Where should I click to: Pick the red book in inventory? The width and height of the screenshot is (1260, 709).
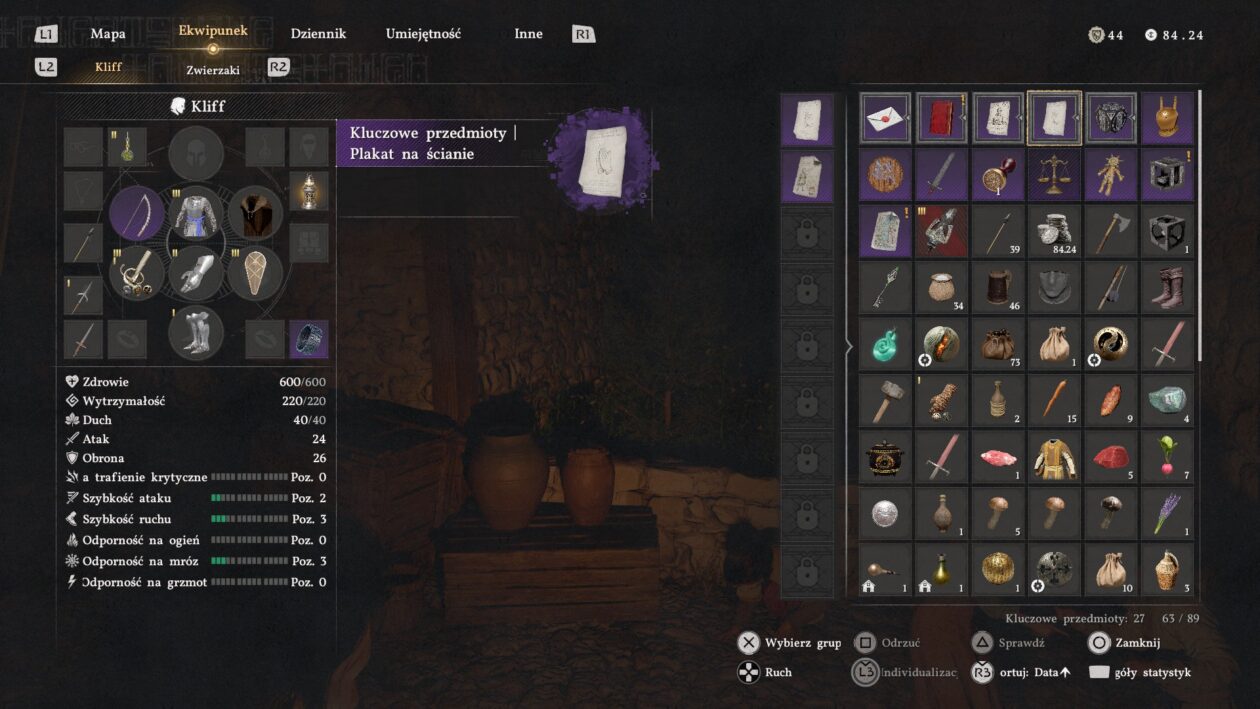[941, 119]
